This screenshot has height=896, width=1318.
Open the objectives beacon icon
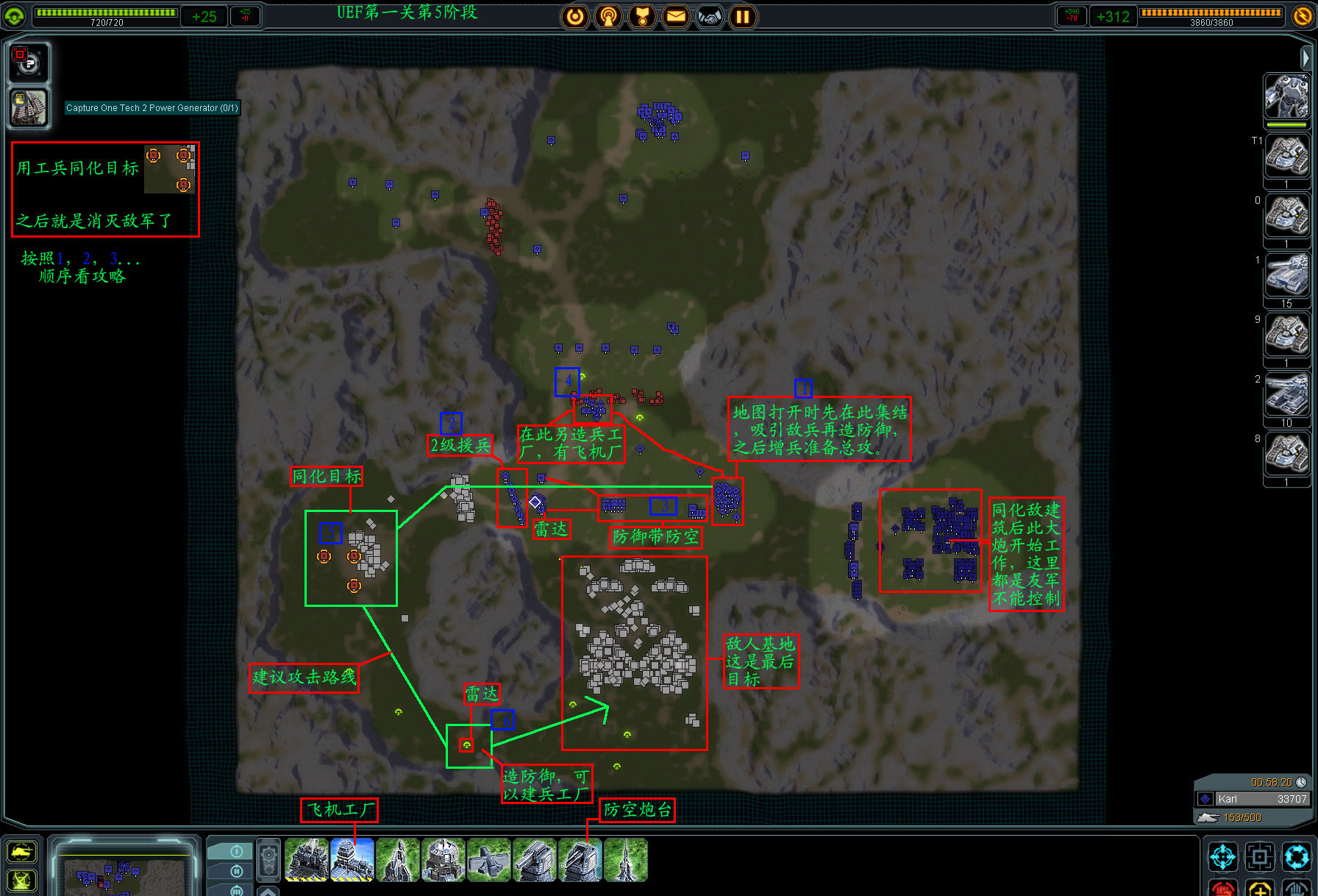(608, 16)
